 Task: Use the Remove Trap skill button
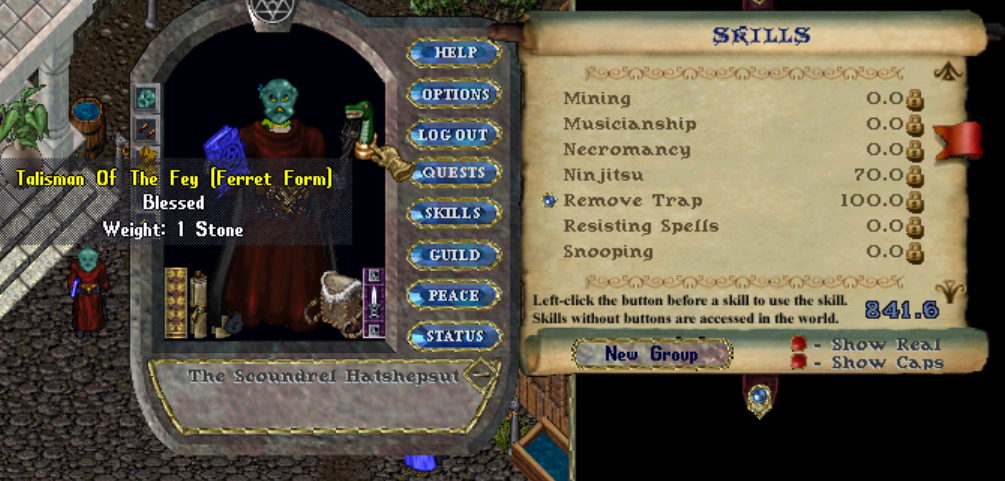(549, 200)
